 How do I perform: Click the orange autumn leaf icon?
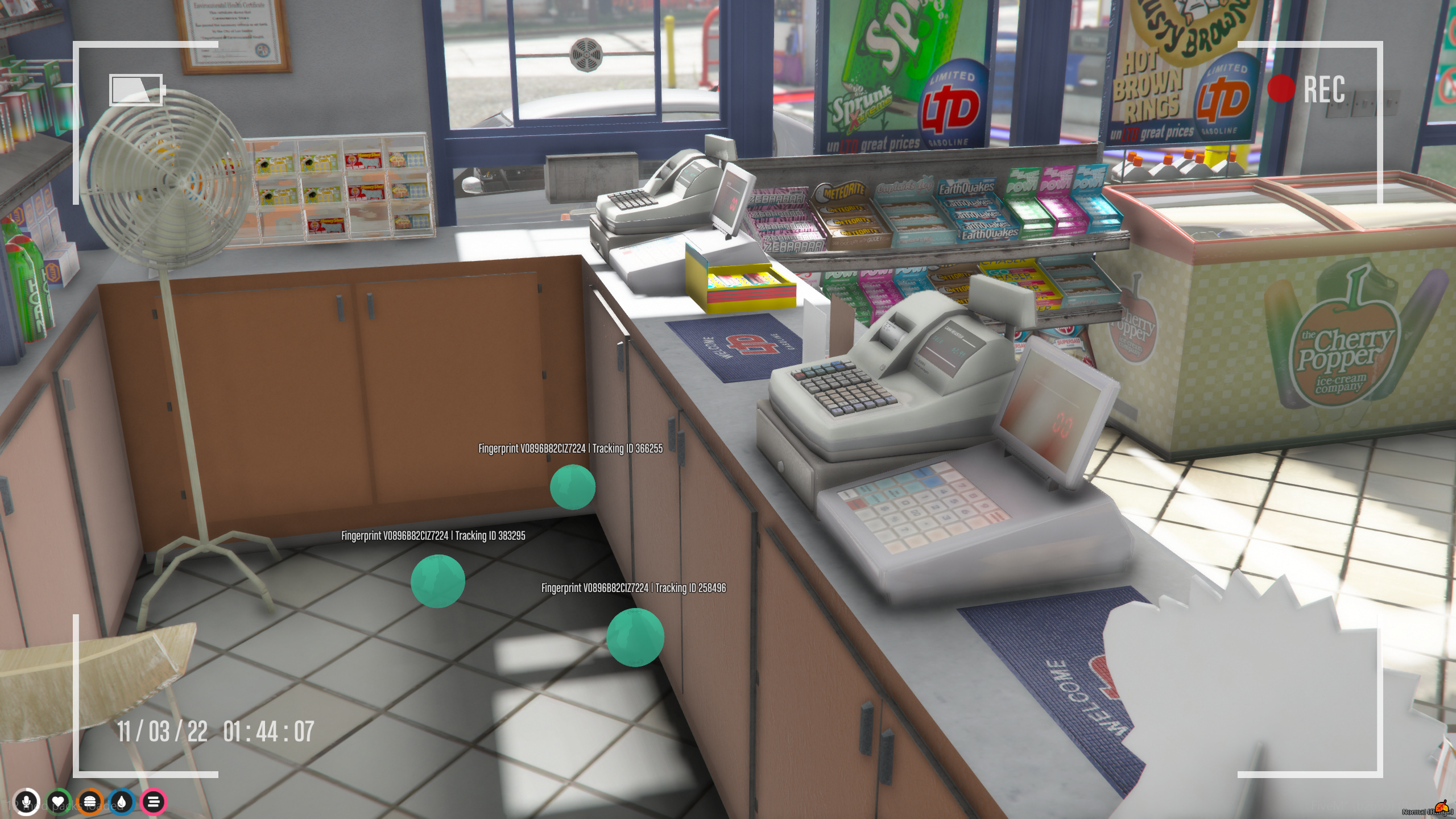coord(1441,807)
